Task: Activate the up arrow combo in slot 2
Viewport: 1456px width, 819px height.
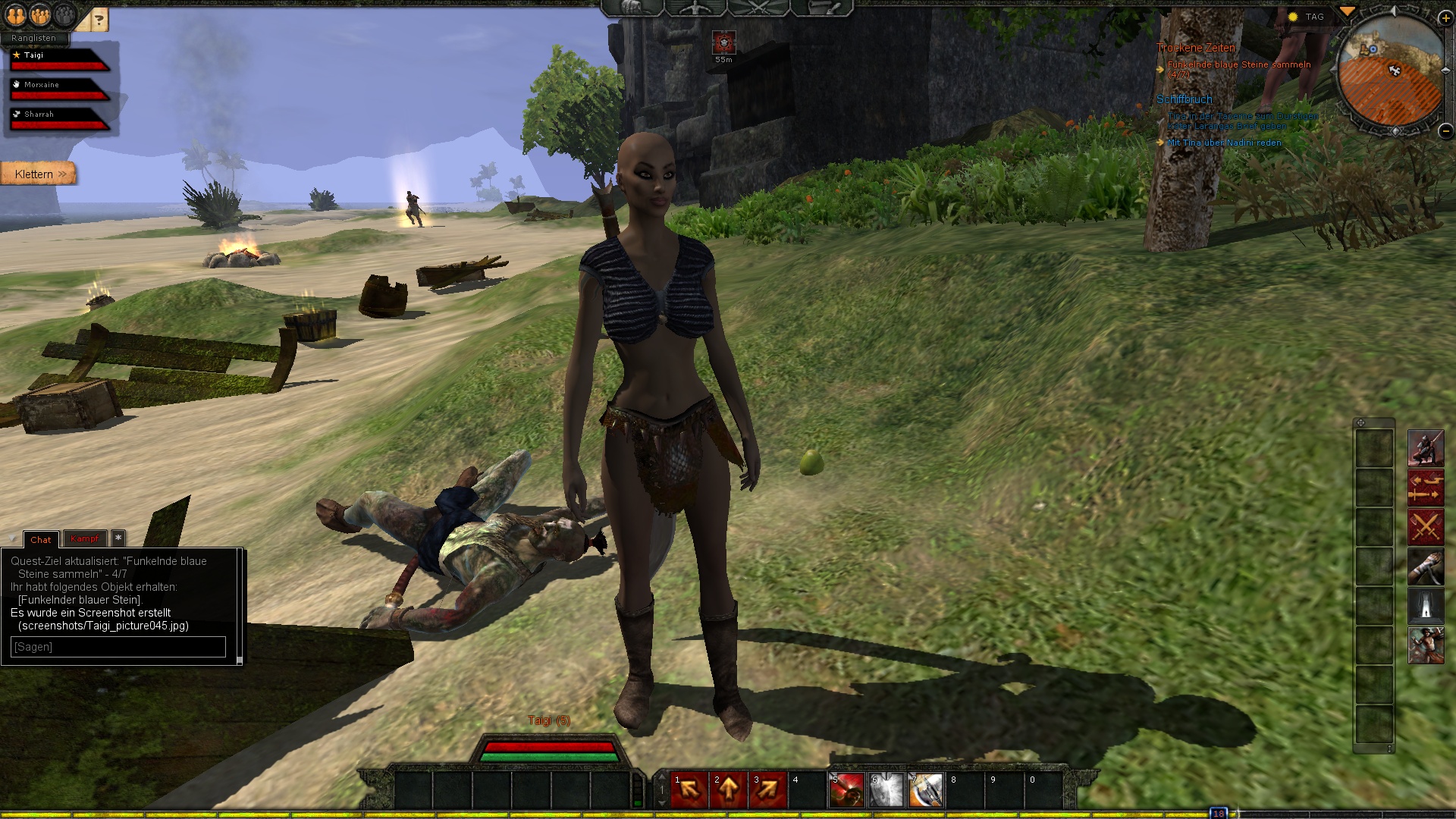Action: point(729,790)
